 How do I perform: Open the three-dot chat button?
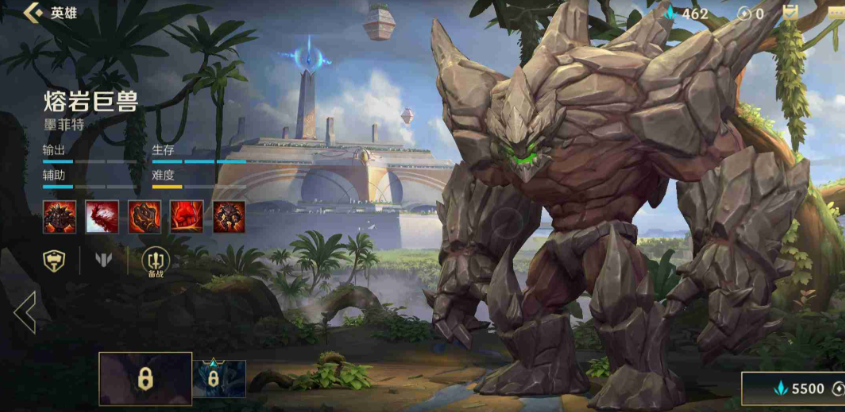[835, 13]
